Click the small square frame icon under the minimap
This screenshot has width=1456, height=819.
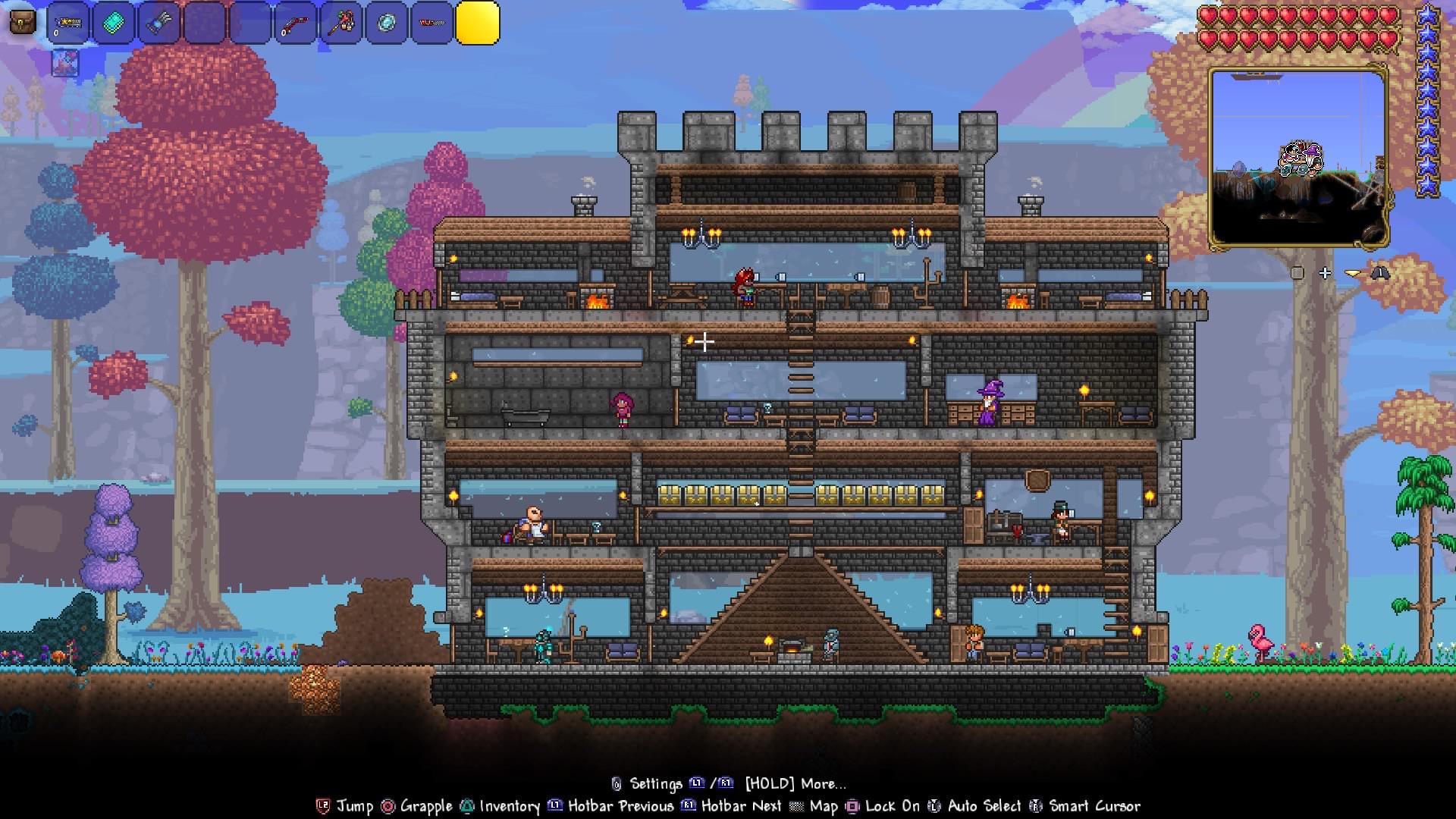pos(1298,273)
